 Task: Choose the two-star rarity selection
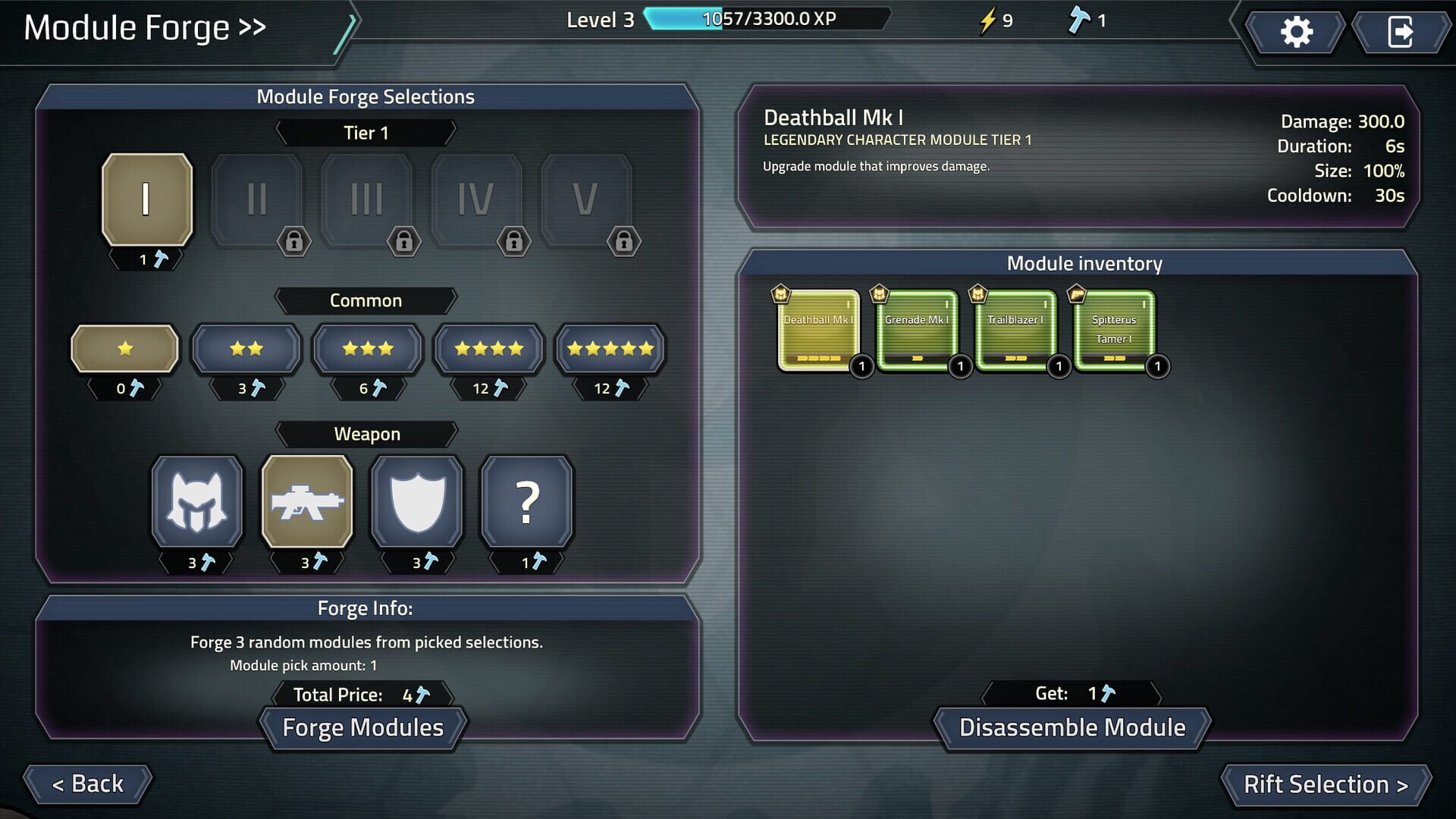246,349
